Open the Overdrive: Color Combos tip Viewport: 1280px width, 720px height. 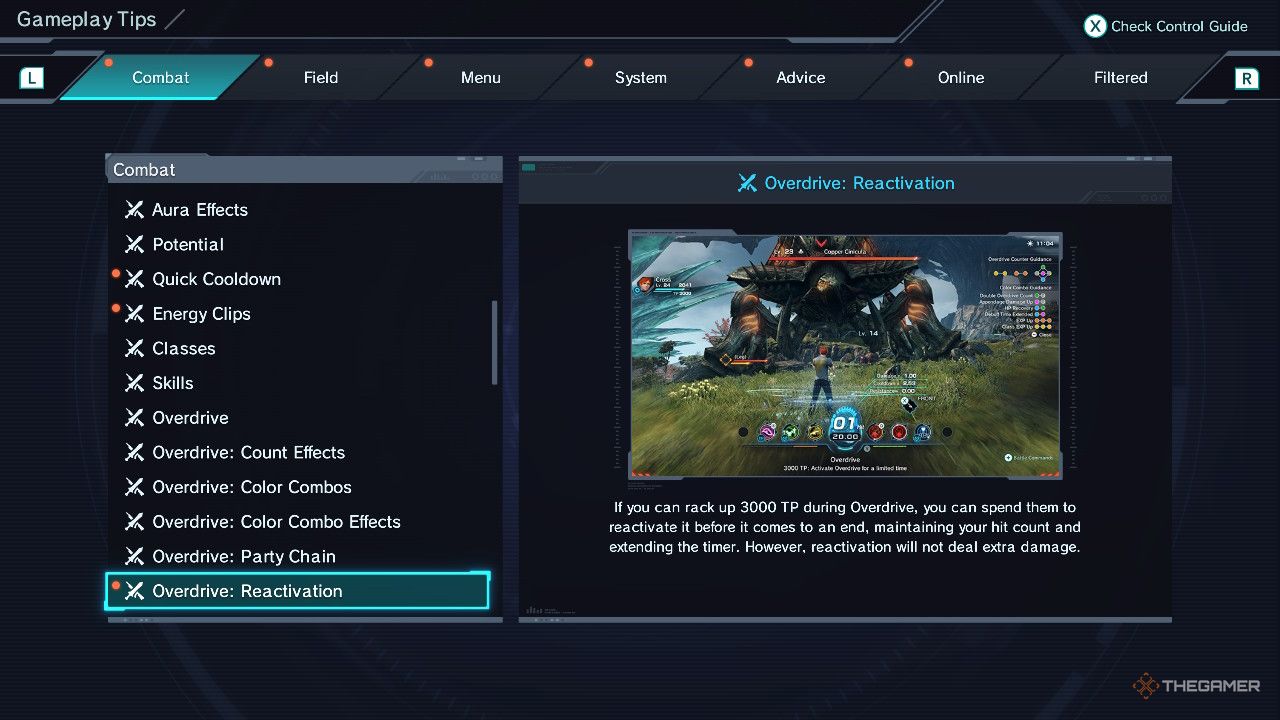[252, 487]
